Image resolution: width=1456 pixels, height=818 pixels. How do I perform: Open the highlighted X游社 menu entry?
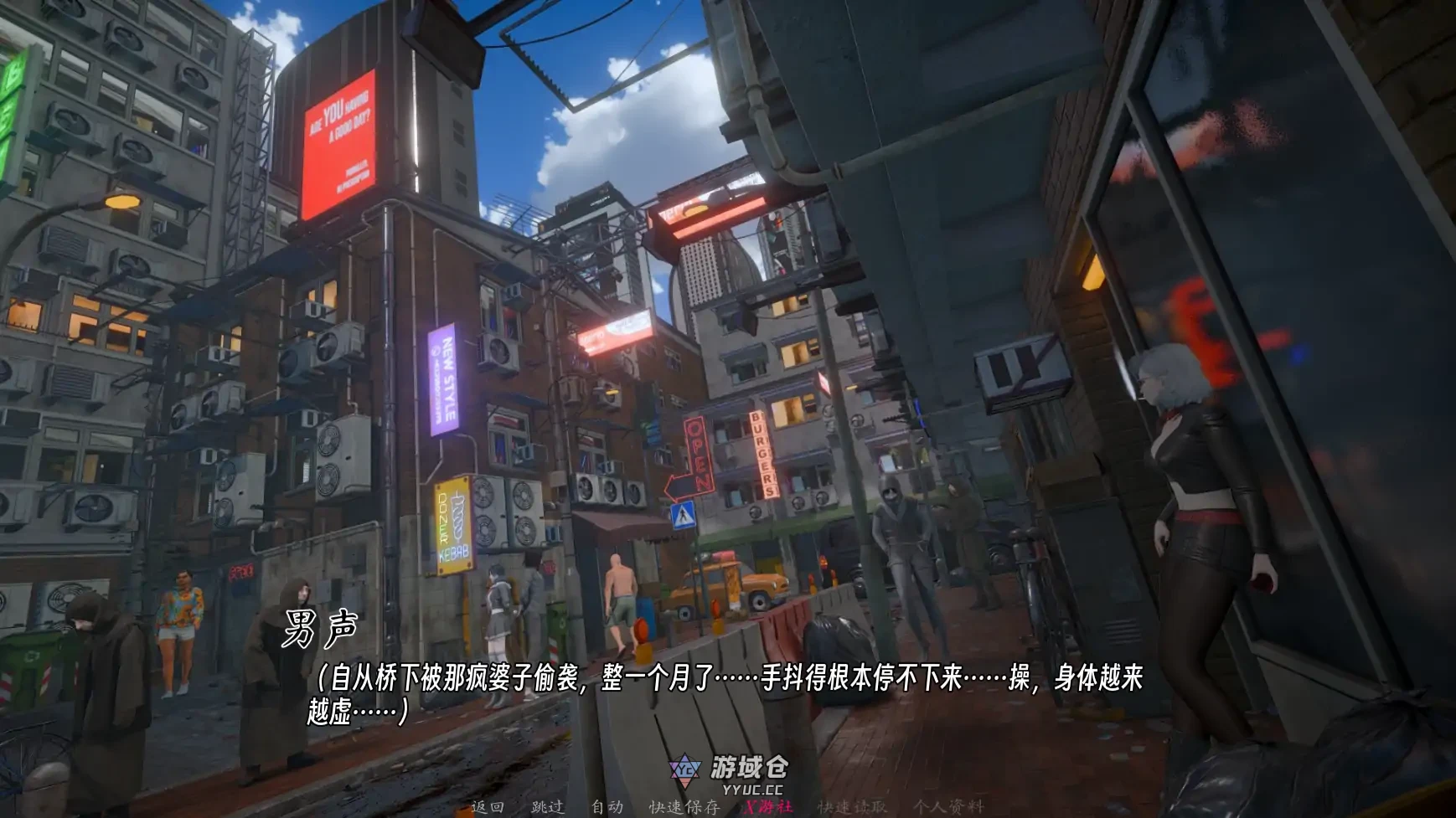767,806
